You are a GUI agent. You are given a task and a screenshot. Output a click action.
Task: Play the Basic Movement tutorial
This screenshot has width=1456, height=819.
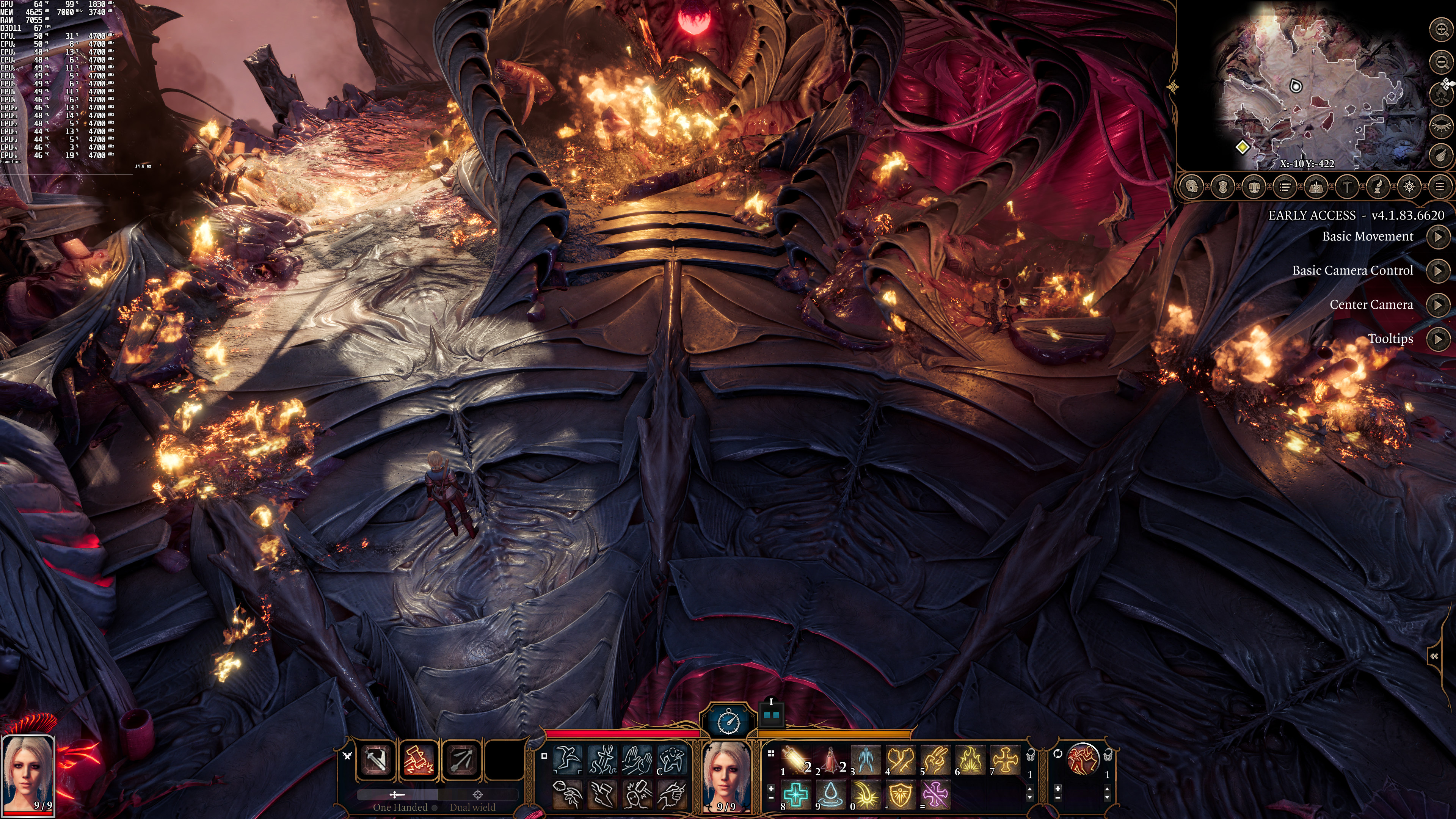(x=1437, y=237)
